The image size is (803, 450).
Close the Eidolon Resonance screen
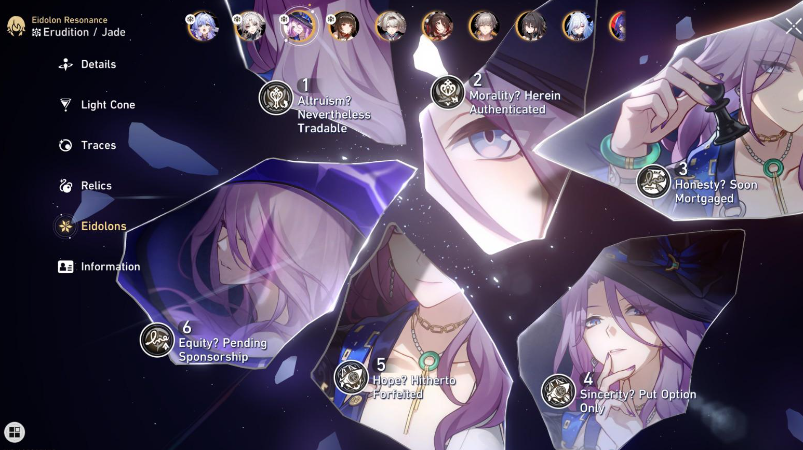792,26
